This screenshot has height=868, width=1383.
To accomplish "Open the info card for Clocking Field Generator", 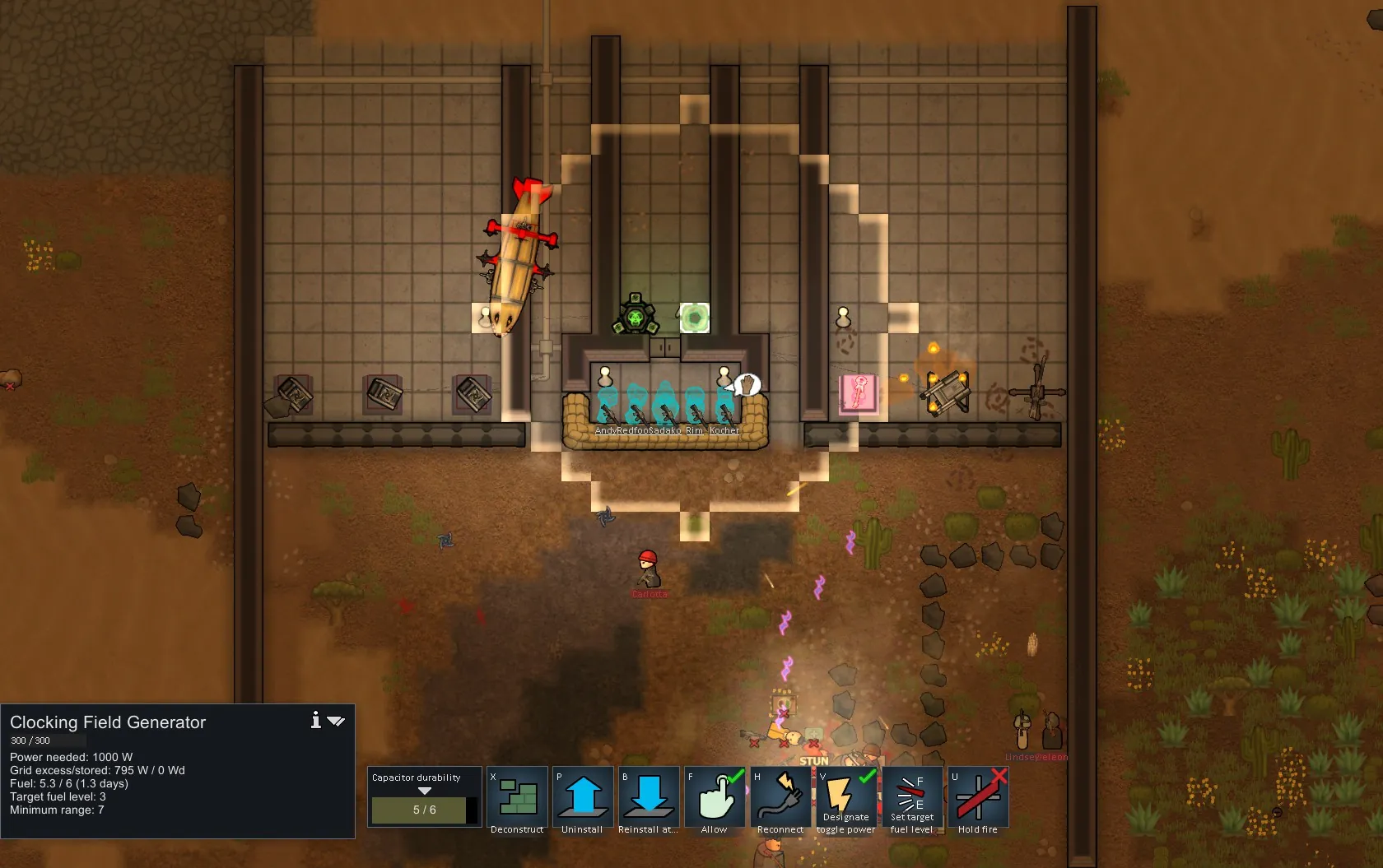I will [315, 721].
